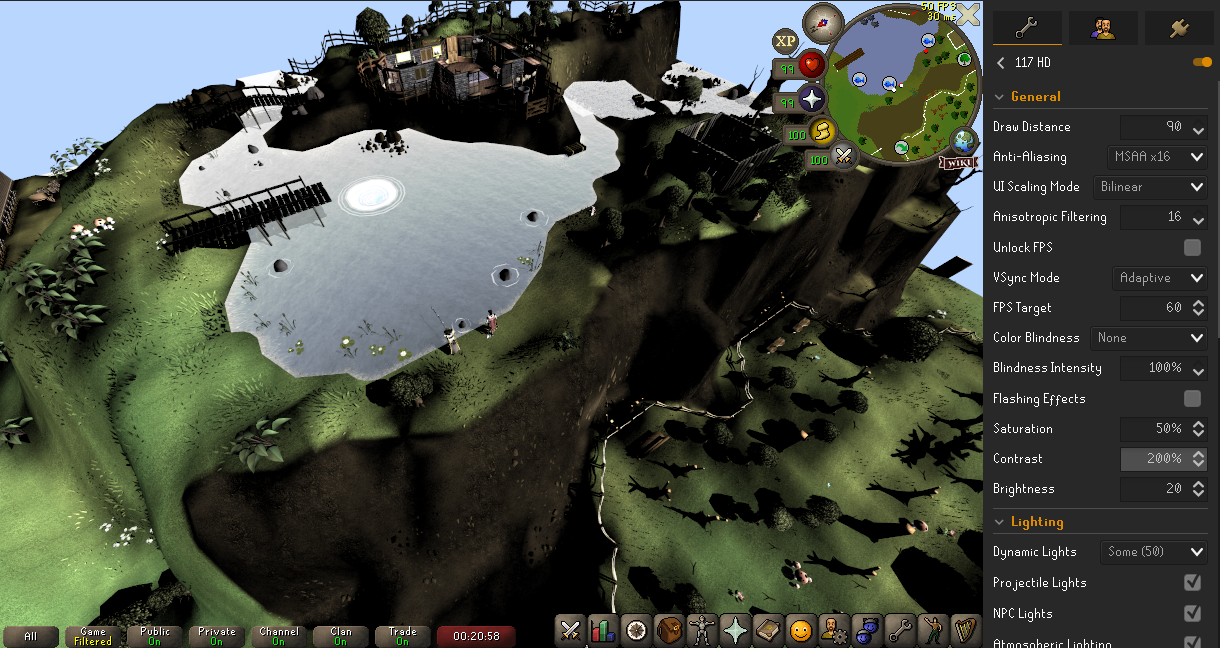Enable the Unlock FPS checkbox
The width and height of the screenshot is (1220, 648).
(1192, 247)
